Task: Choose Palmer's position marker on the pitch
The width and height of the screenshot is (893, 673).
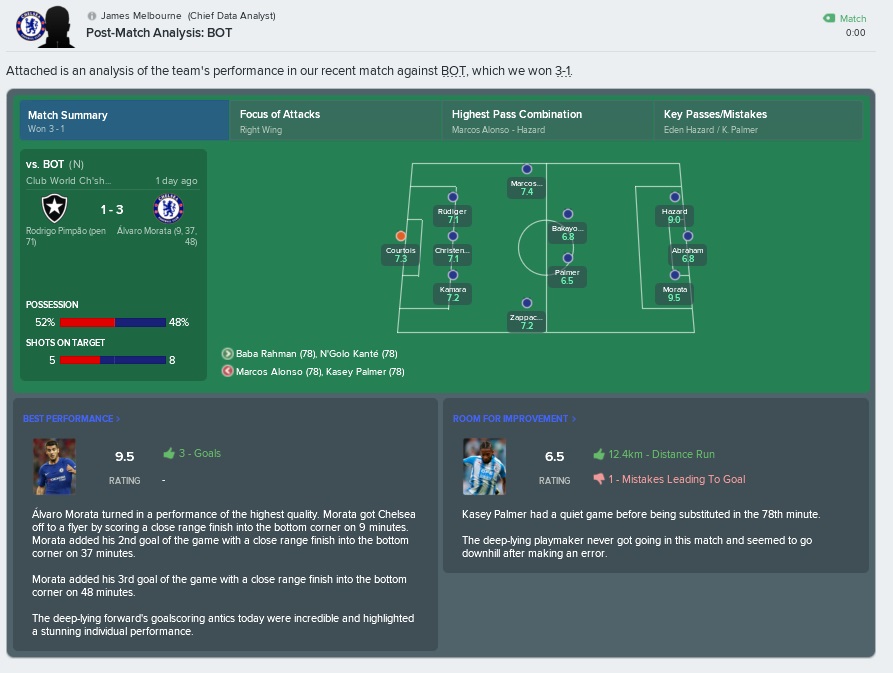Action: 567,257
